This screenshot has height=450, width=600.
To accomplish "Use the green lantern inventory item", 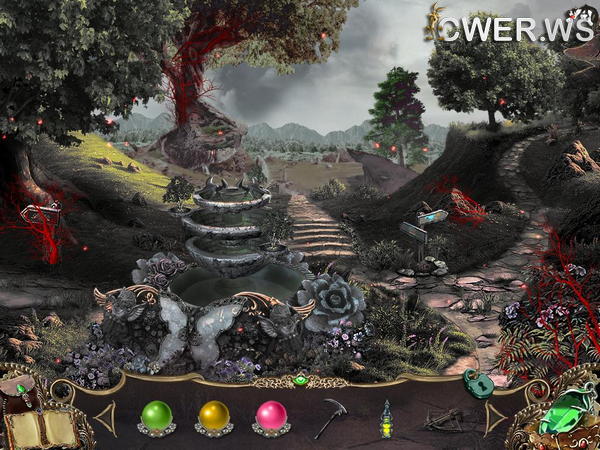I will [x=385, y=419].
